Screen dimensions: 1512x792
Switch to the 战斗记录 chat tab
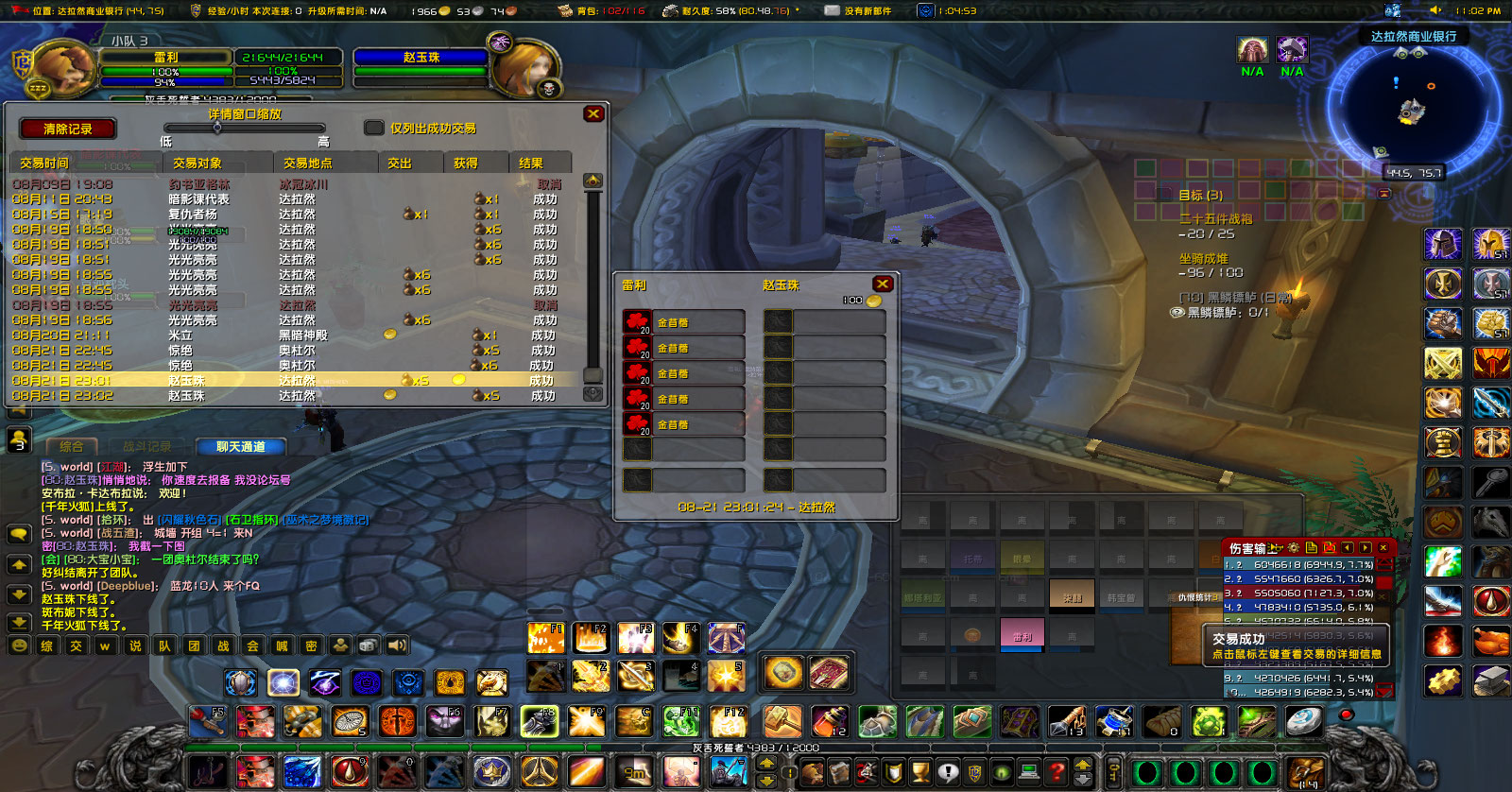pos(148,447)
